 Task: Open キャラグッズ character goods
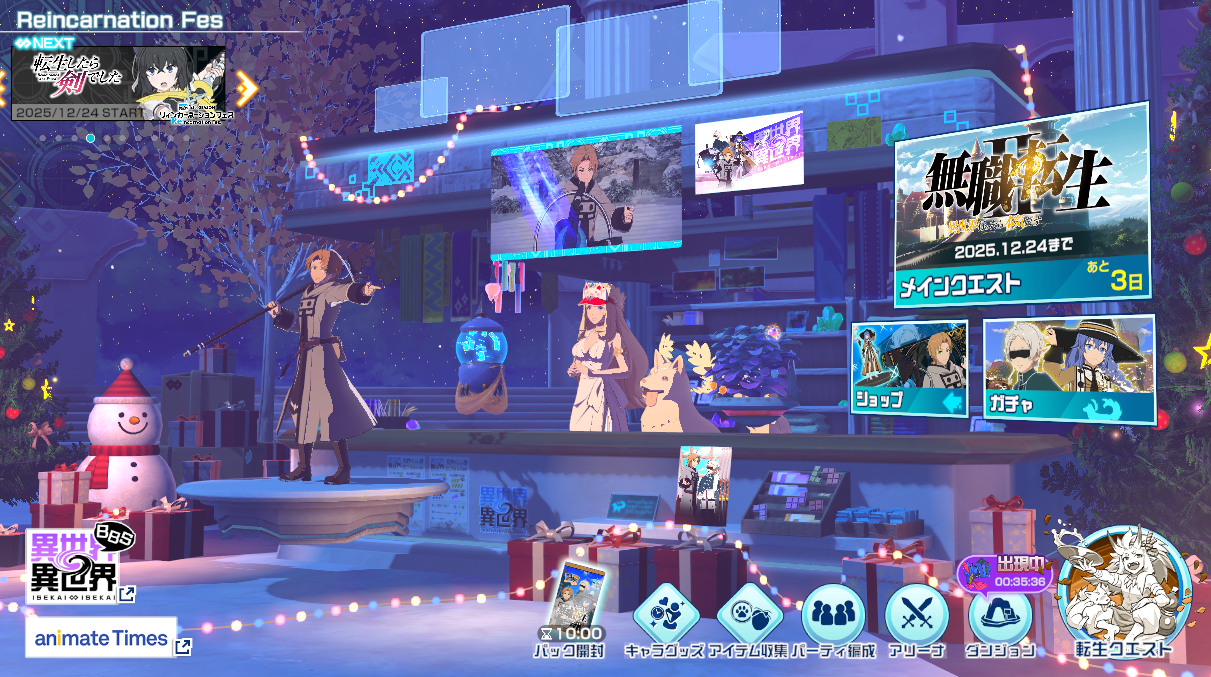point(665,614)
